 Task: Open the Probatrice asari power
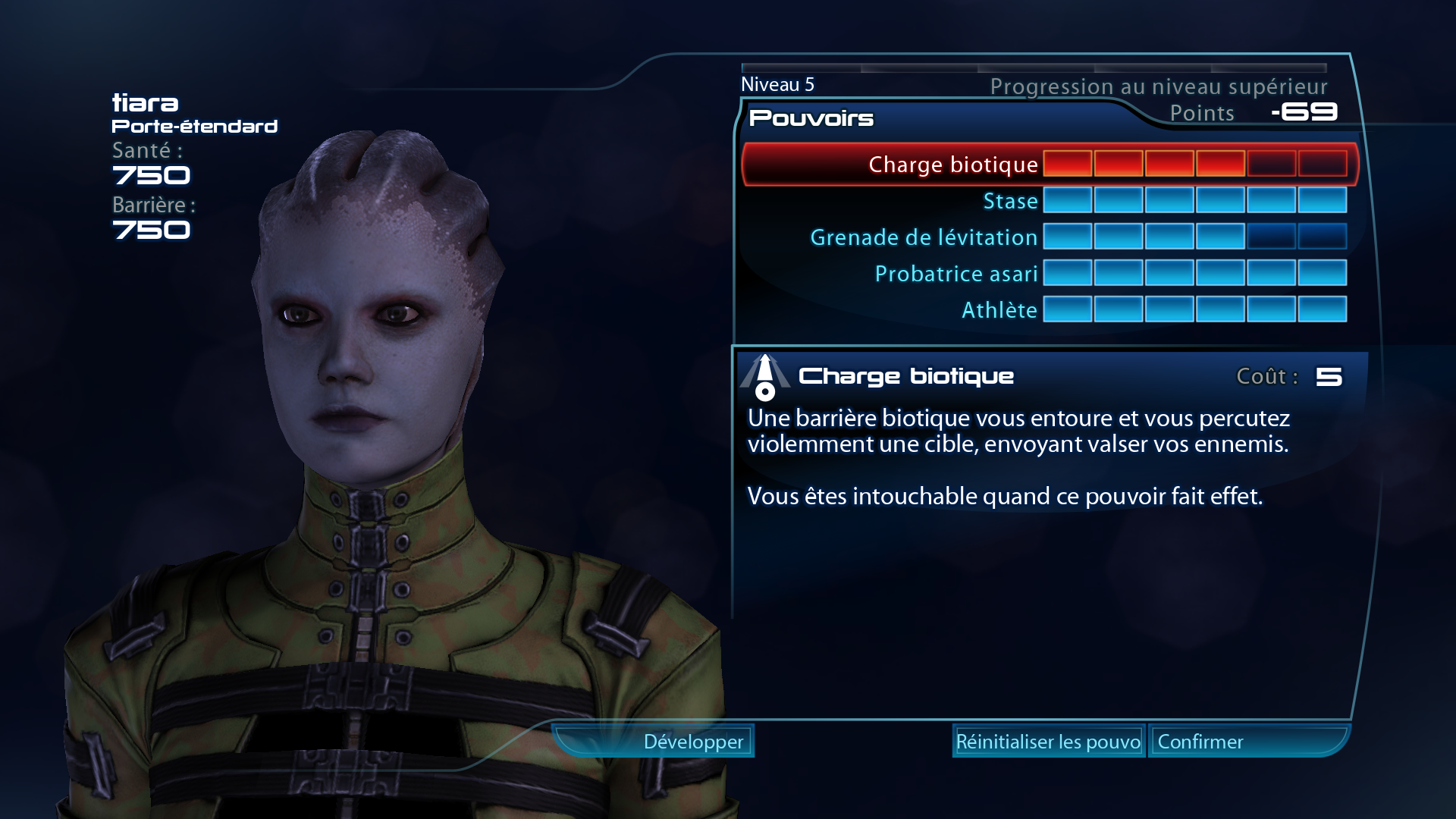click(x=955, y=274)
